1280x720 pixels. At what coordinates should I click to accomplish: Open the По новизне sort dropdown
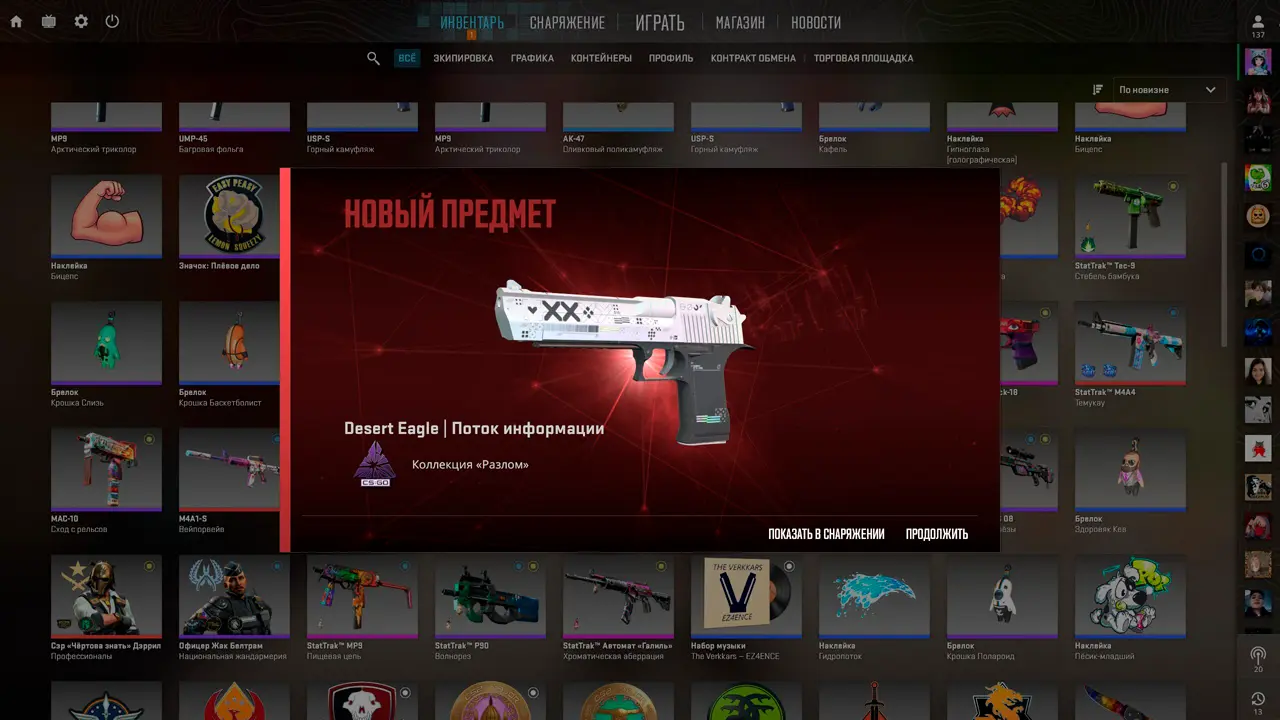1167,90
